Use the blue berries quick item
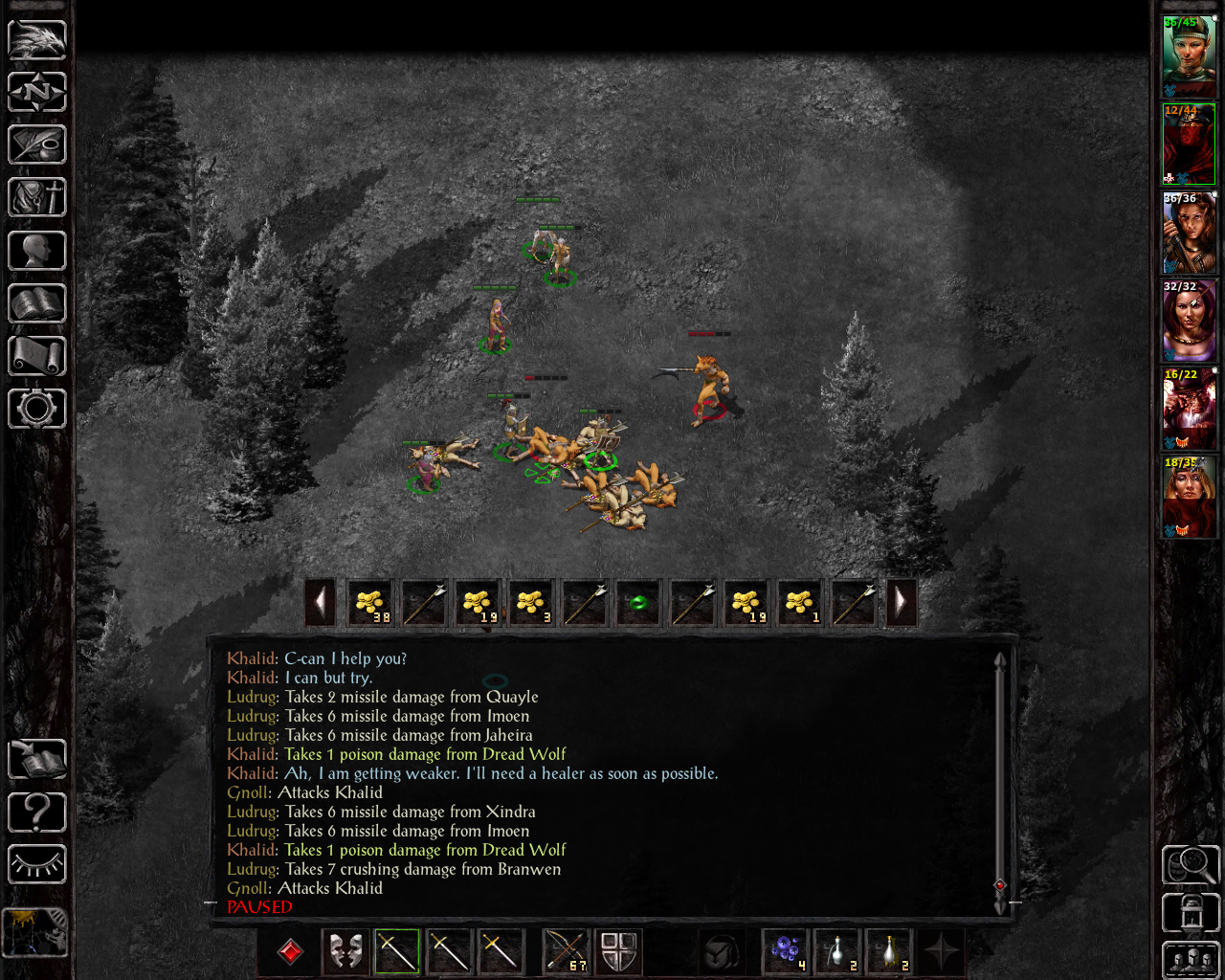Viewport: 1225px width, 980px height. tap(786, 951)
